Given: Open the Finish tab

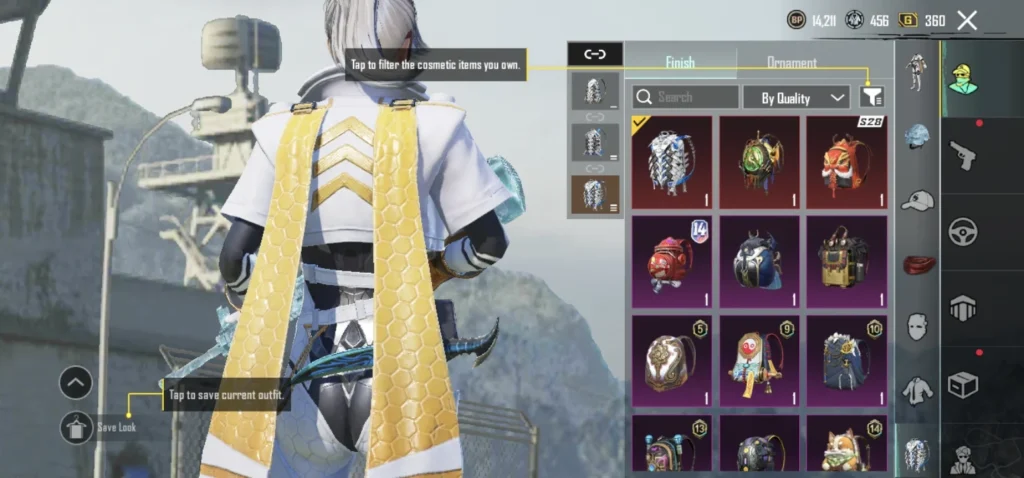Looking at the screenshot, I should (x=680, y=63).
